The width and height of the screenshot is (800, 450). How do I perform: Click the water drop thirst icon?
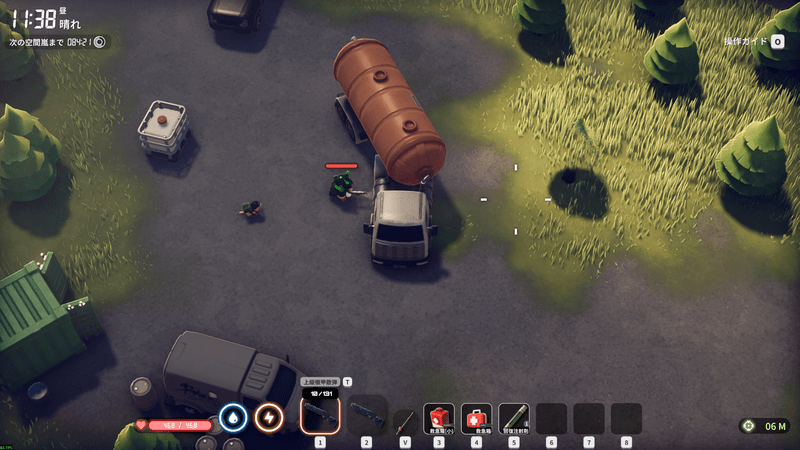(x=233, y=417)
